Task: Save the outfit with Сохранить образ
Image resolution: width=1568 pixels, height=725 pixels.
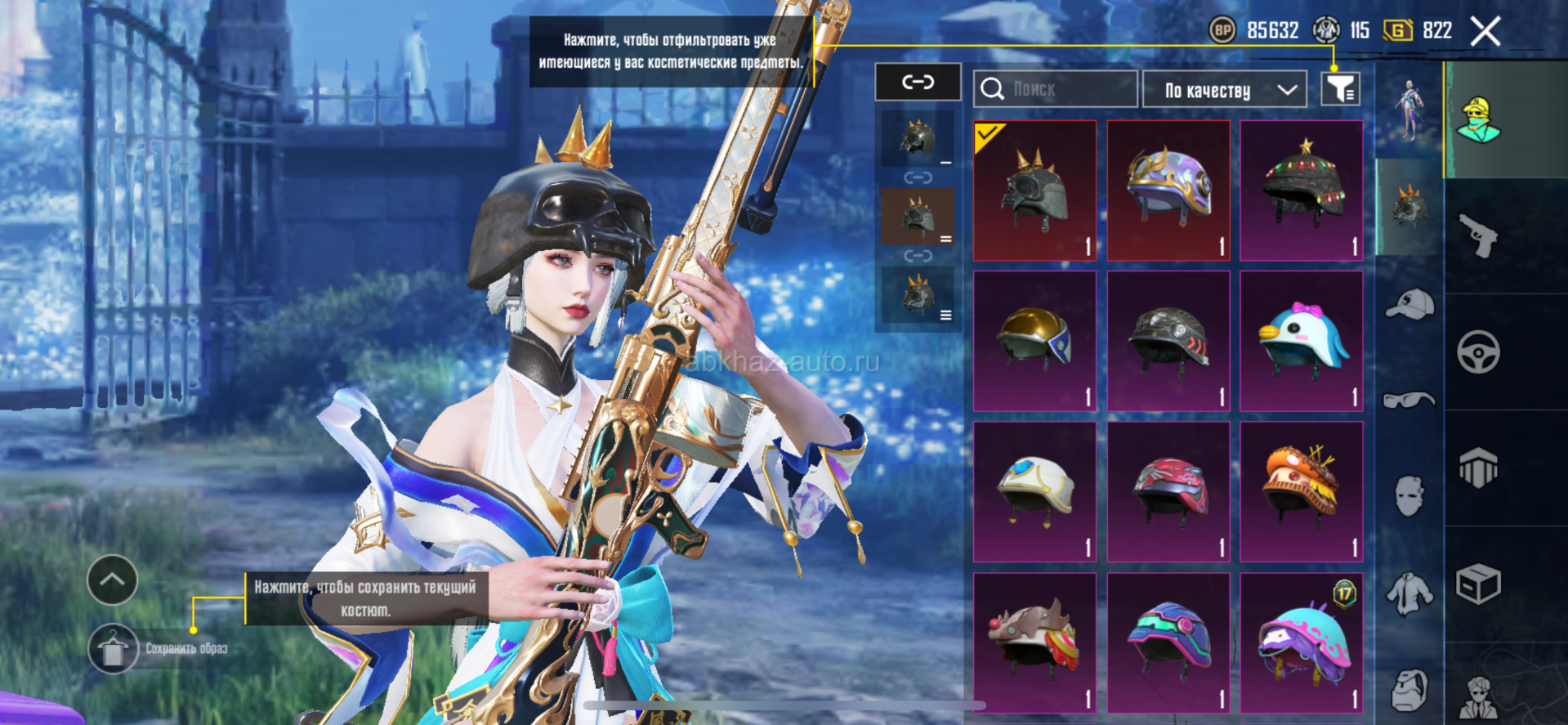Action: point(114,649)
